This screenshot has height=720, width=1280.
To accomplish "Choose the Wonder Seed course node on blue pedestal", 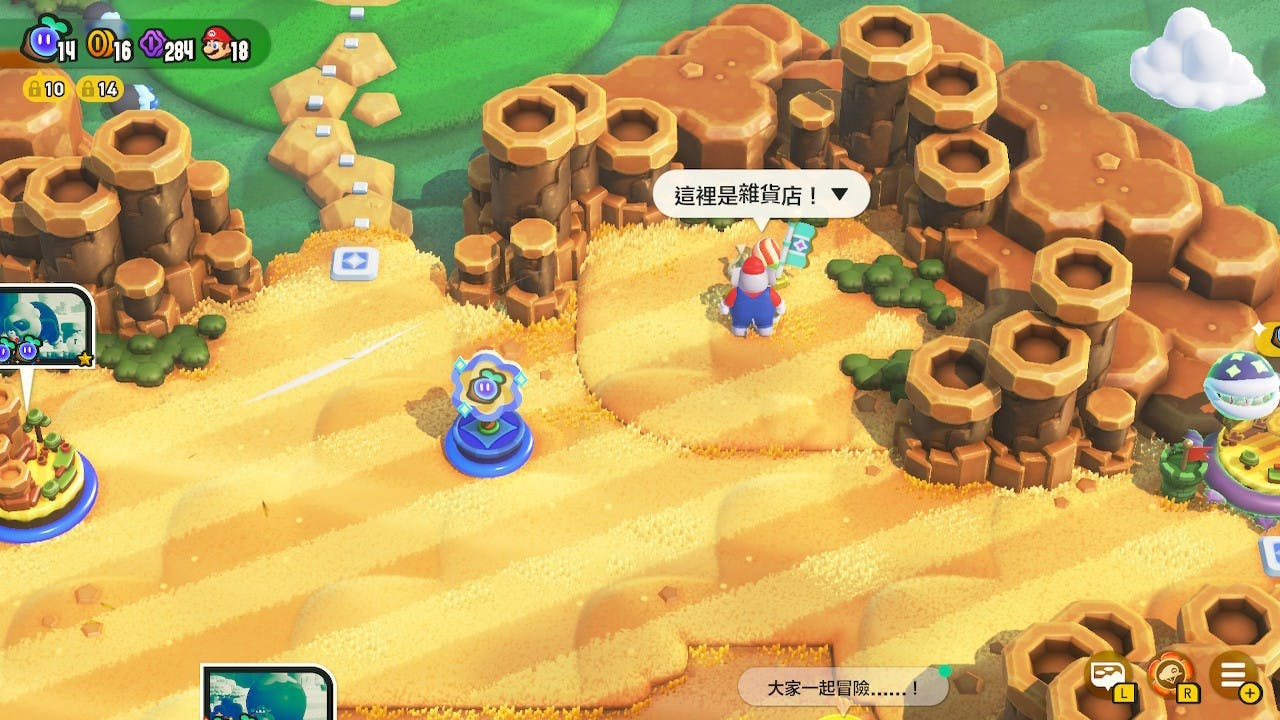I will tap(487, 415).
